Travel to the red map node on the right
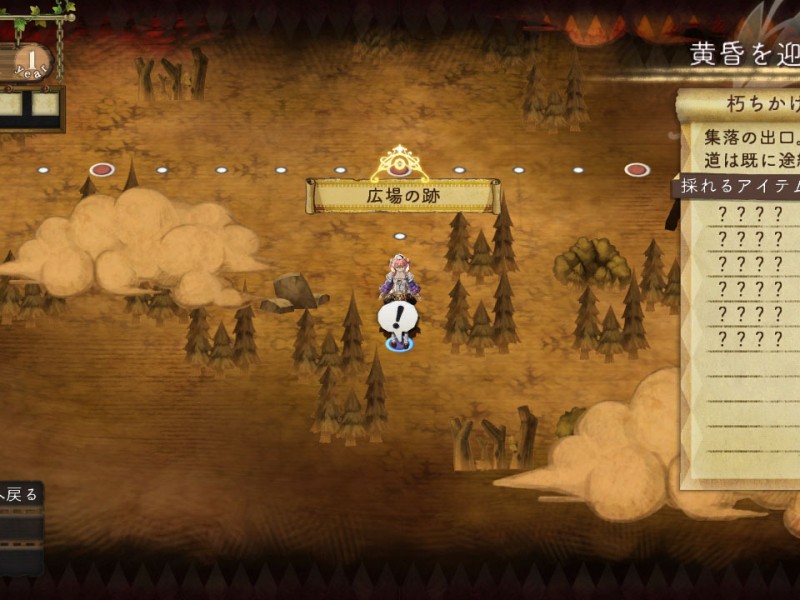The height and width of the screenshot is (600, 800). [x=637, y=170]
